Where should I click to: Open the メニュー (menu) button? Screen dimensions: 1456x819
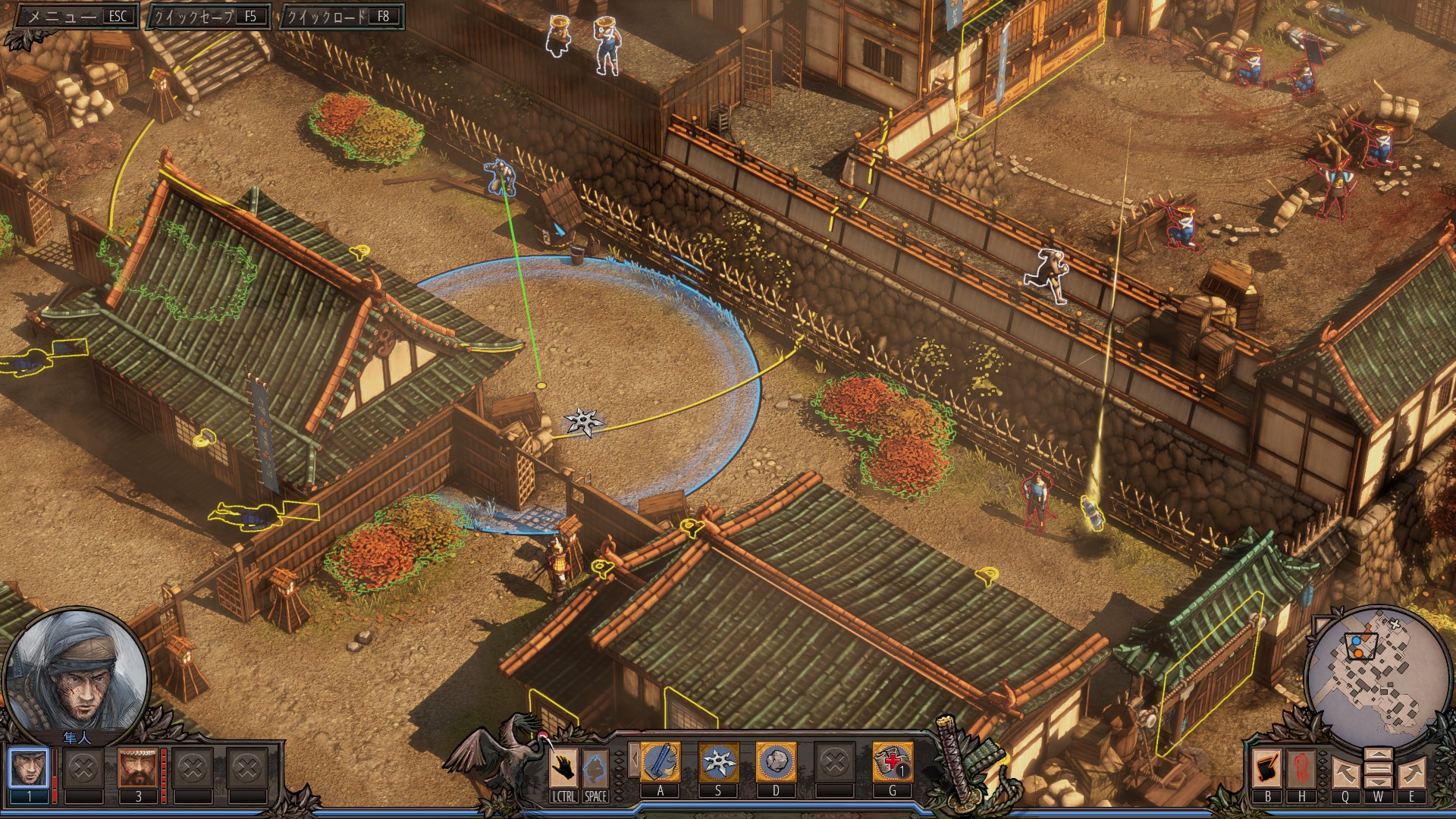click(74, 16)
